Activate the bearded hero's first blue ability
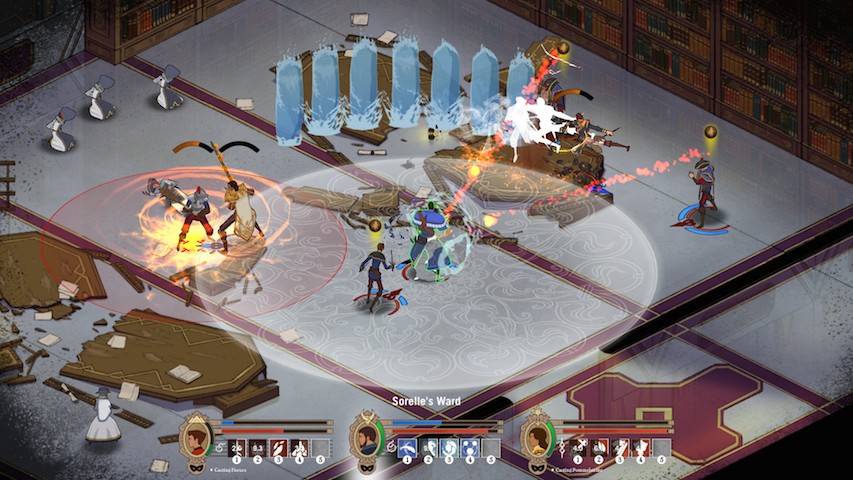853x480 pixels. click(407, 447)
